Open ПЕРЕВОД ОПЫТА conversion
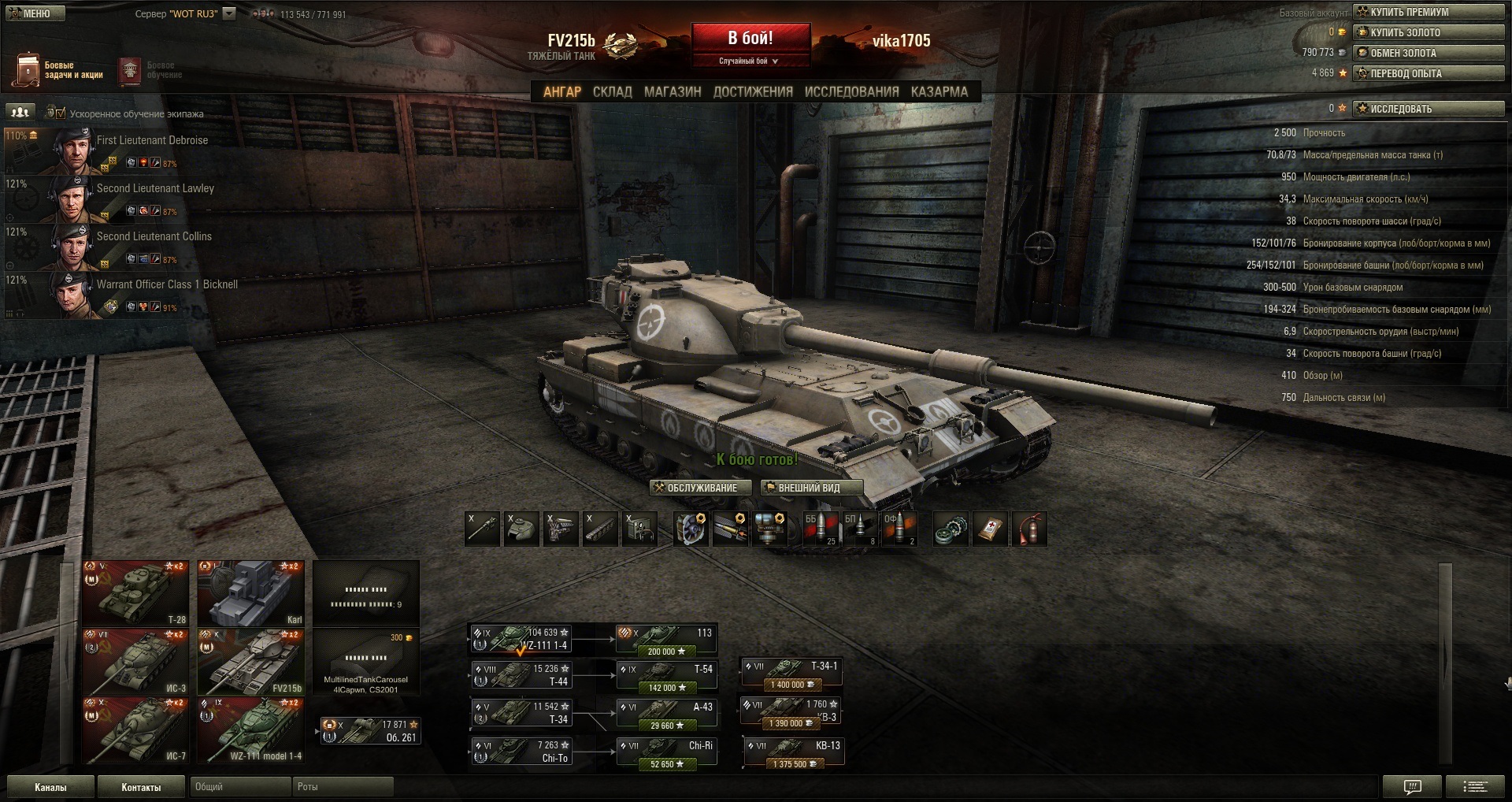This screenshot has height=802, width=1512. (1428, 73)
